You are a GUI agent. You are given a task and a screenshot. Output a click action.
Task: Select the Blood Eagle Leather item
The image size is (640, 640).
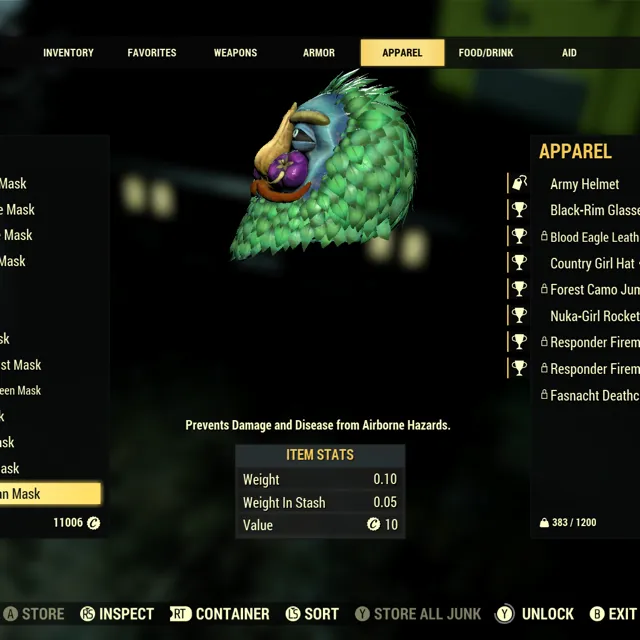[x=594, y=237]
